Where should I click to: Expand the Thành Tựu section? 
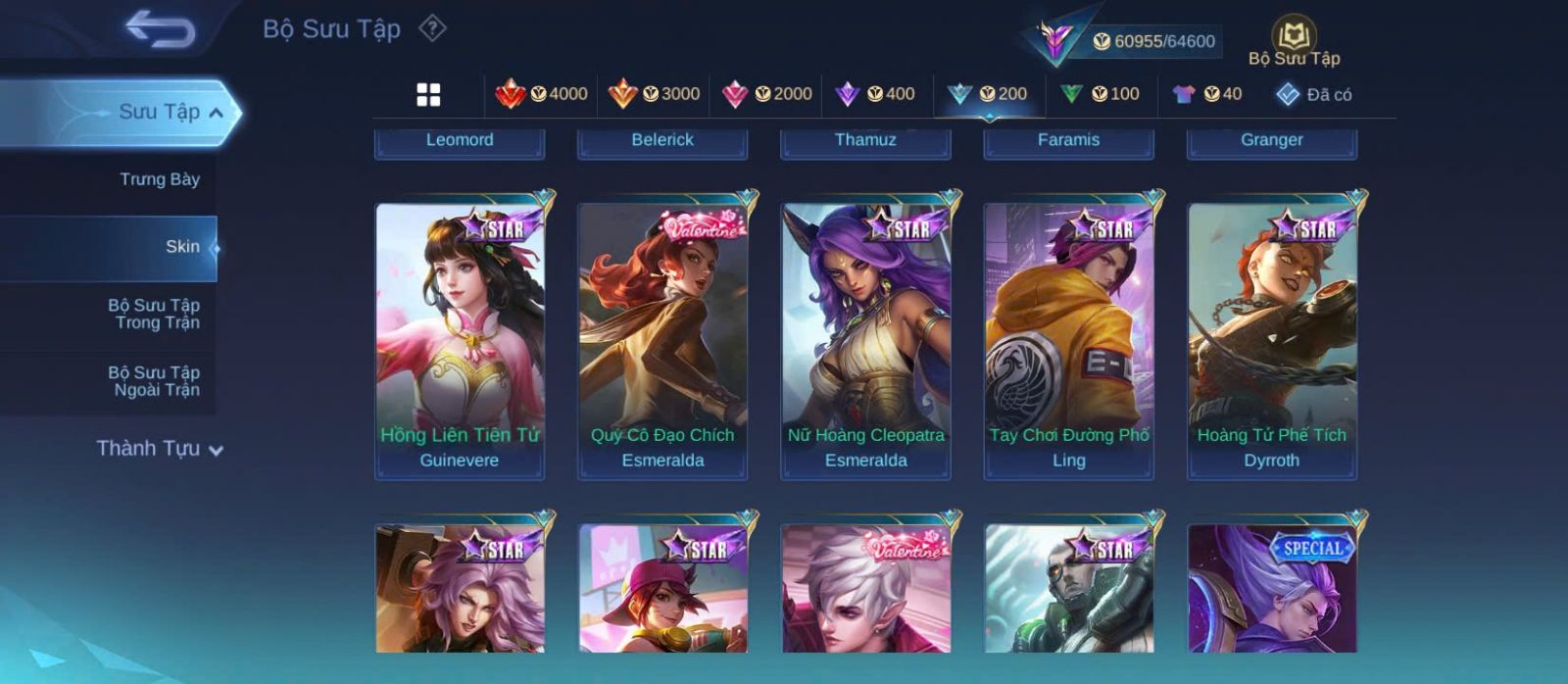click(x=160, y=449)
